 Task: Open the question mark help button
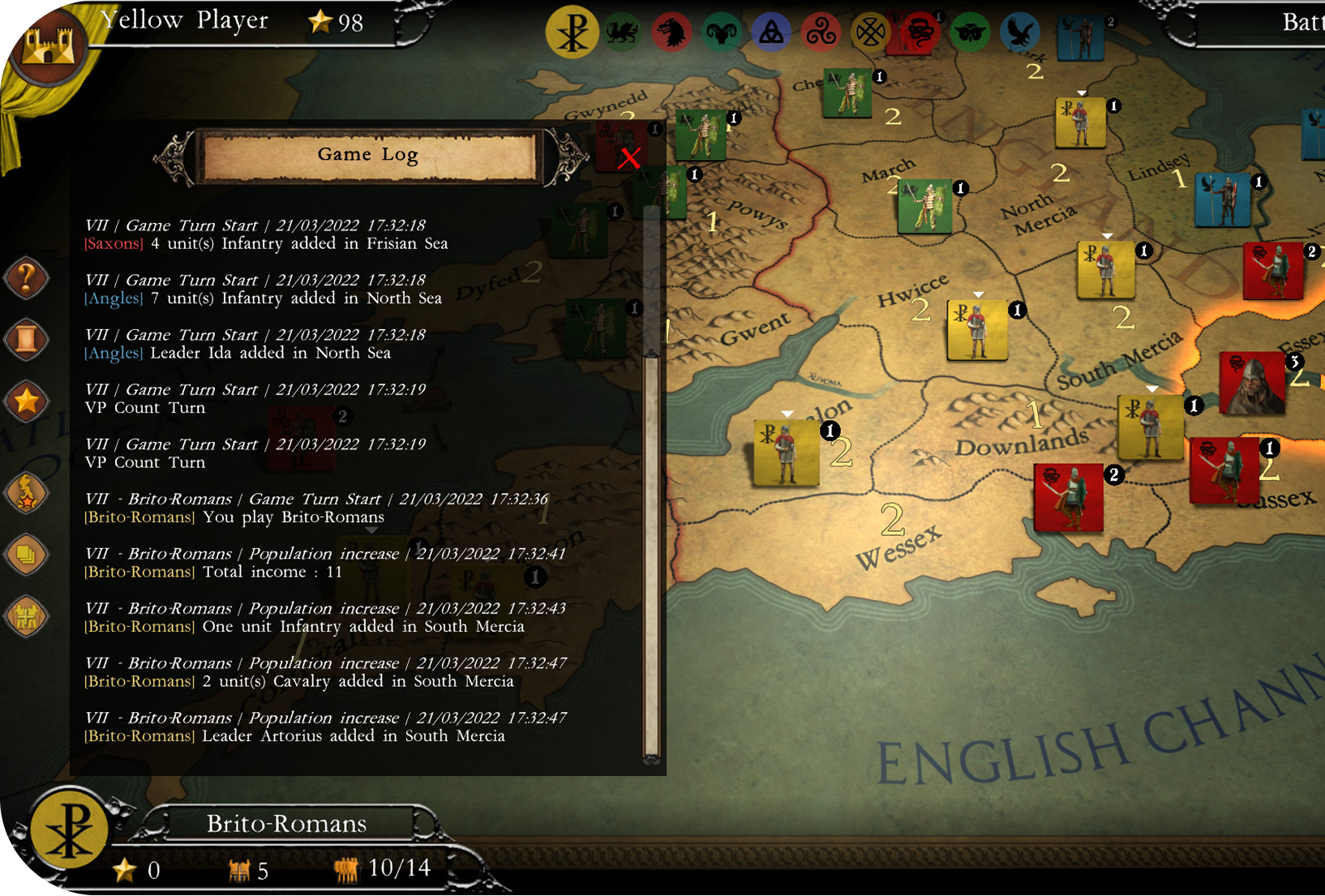(x=27, y=279)
